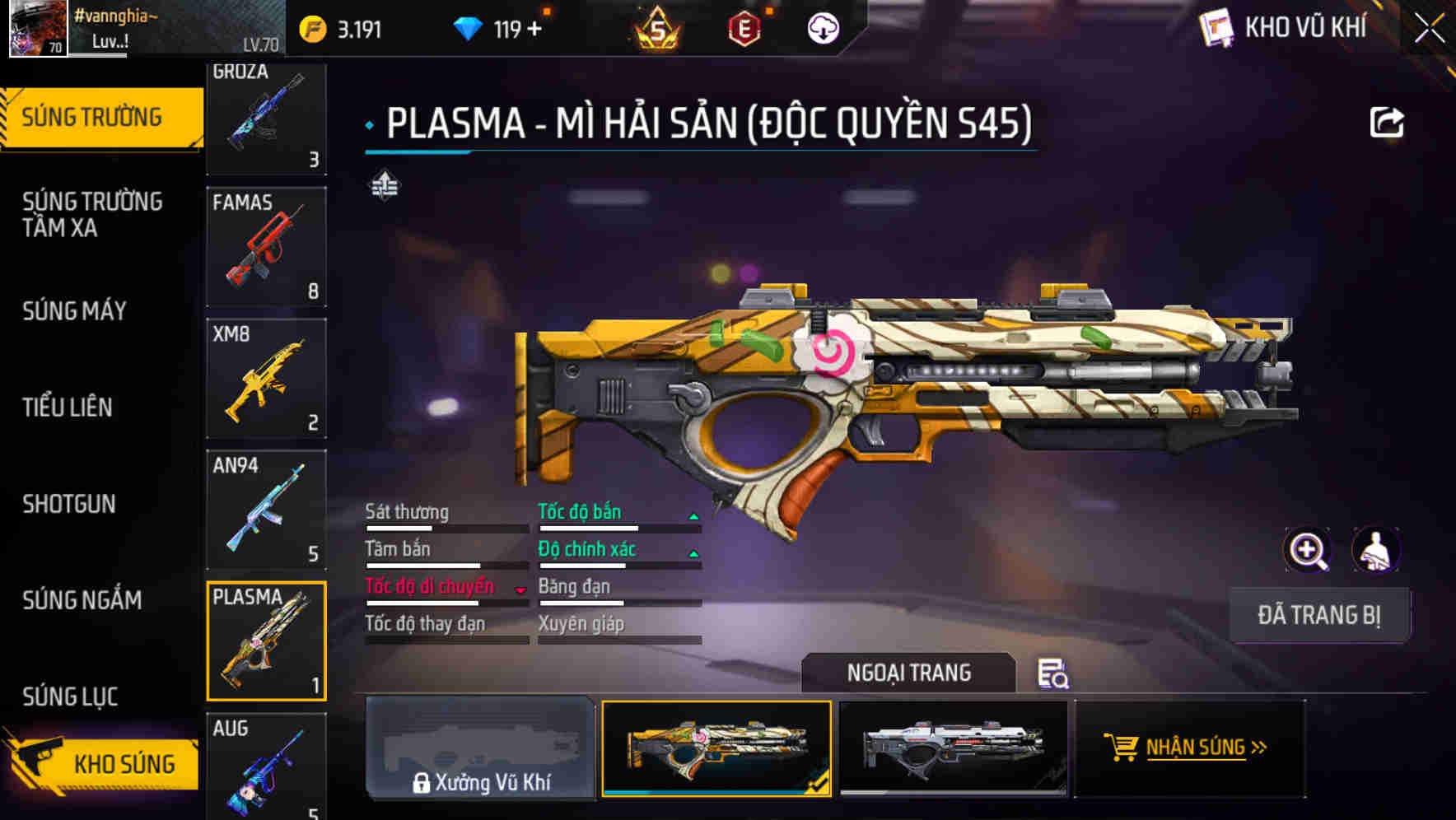Open the SÚNG NGẮM category
Screen dimensions: 1456x820
coord(81,601)
